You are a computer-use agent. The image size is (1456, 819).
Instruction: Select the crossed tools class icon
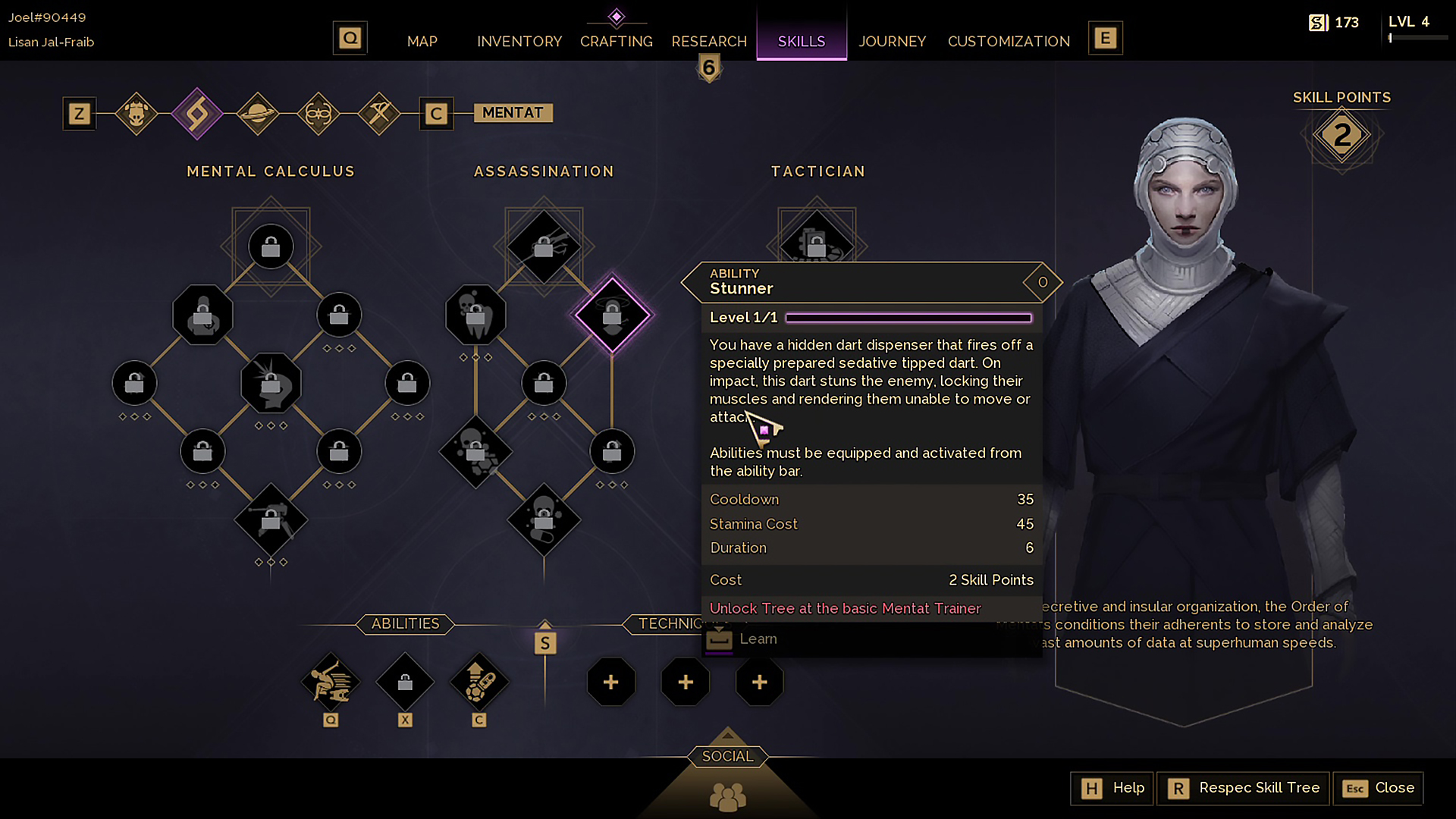tap(378, 114)
